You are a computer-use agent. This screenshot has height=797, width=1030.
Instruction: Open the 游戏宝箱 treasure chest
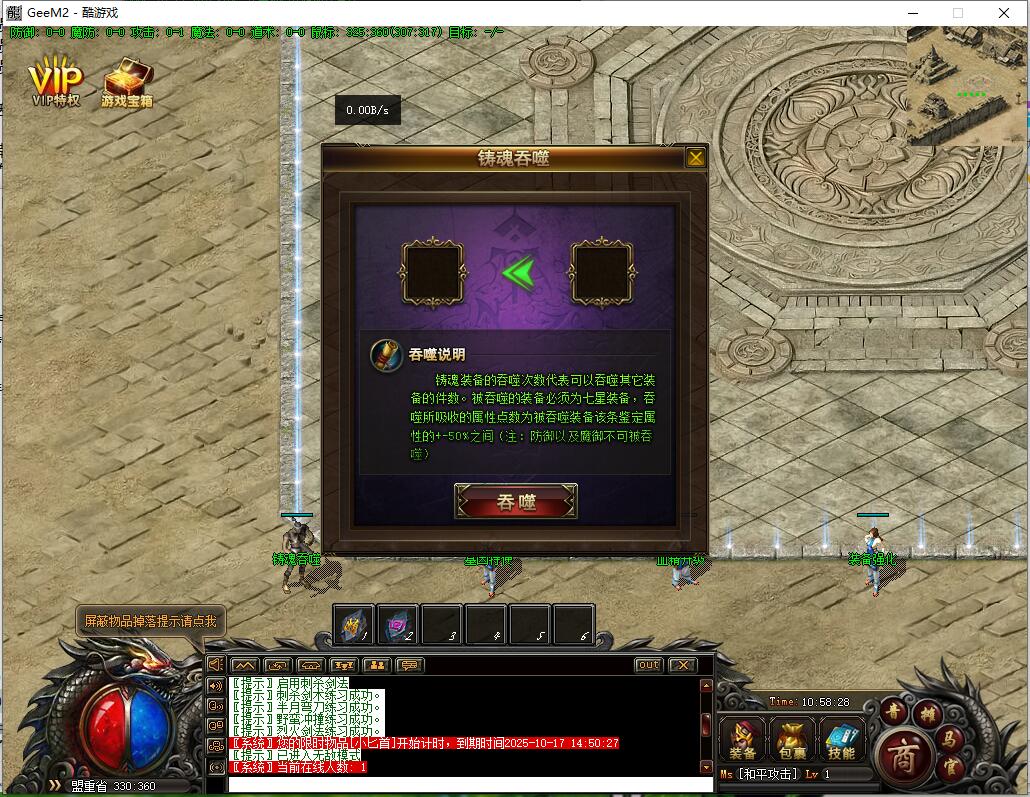(127, 82)
